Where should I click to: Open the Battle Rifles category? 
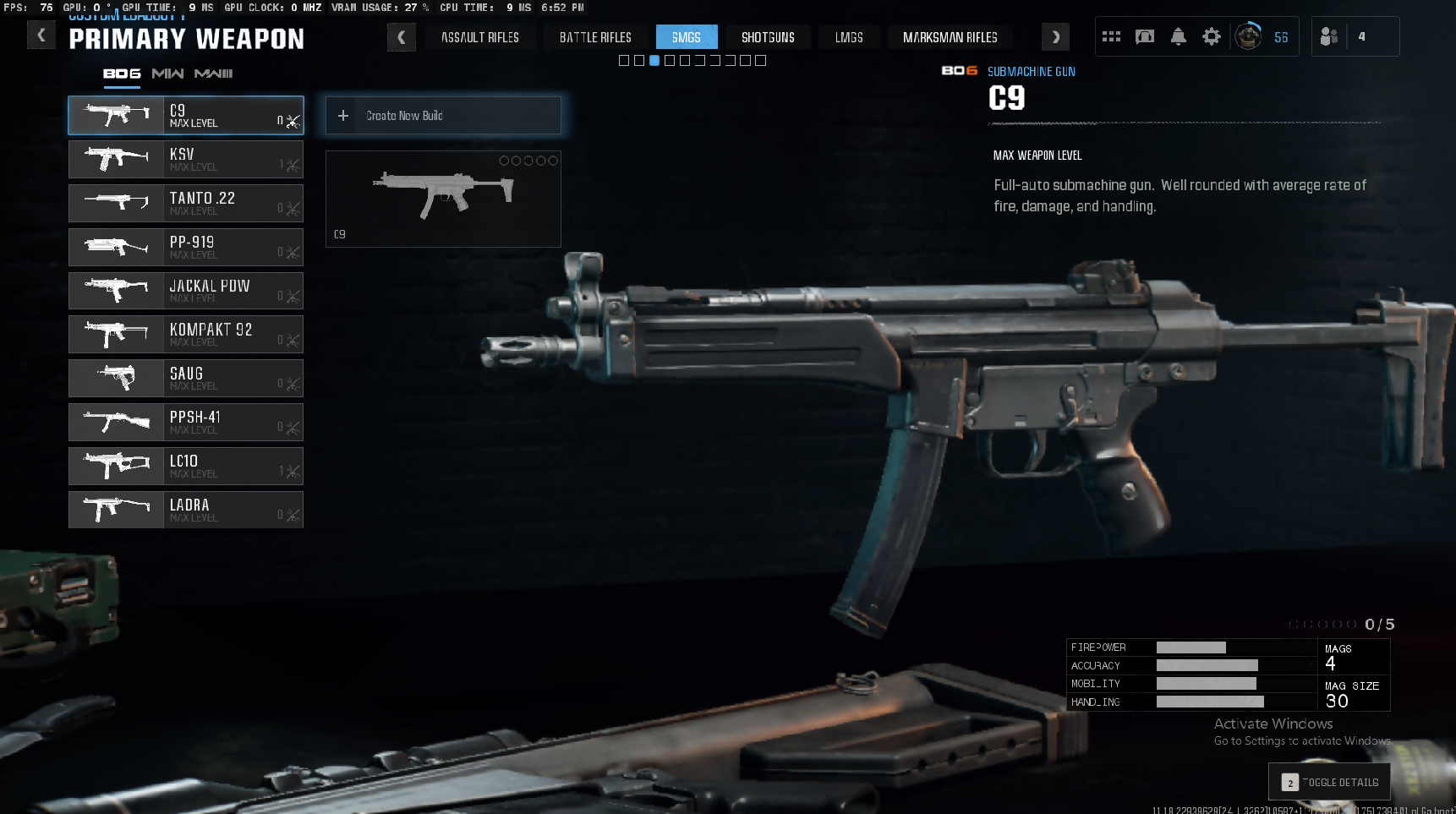point(595,37)
